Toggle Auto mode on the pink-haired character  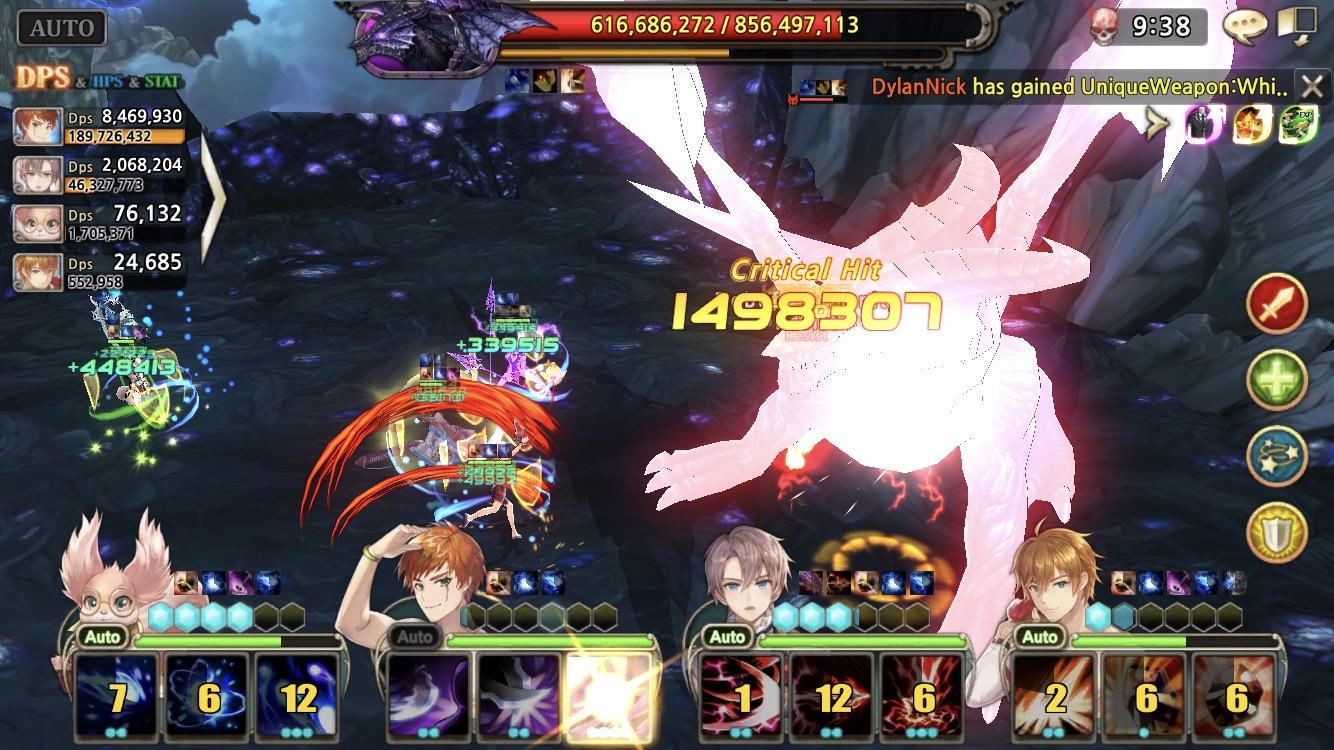click(x=103, y=637)
